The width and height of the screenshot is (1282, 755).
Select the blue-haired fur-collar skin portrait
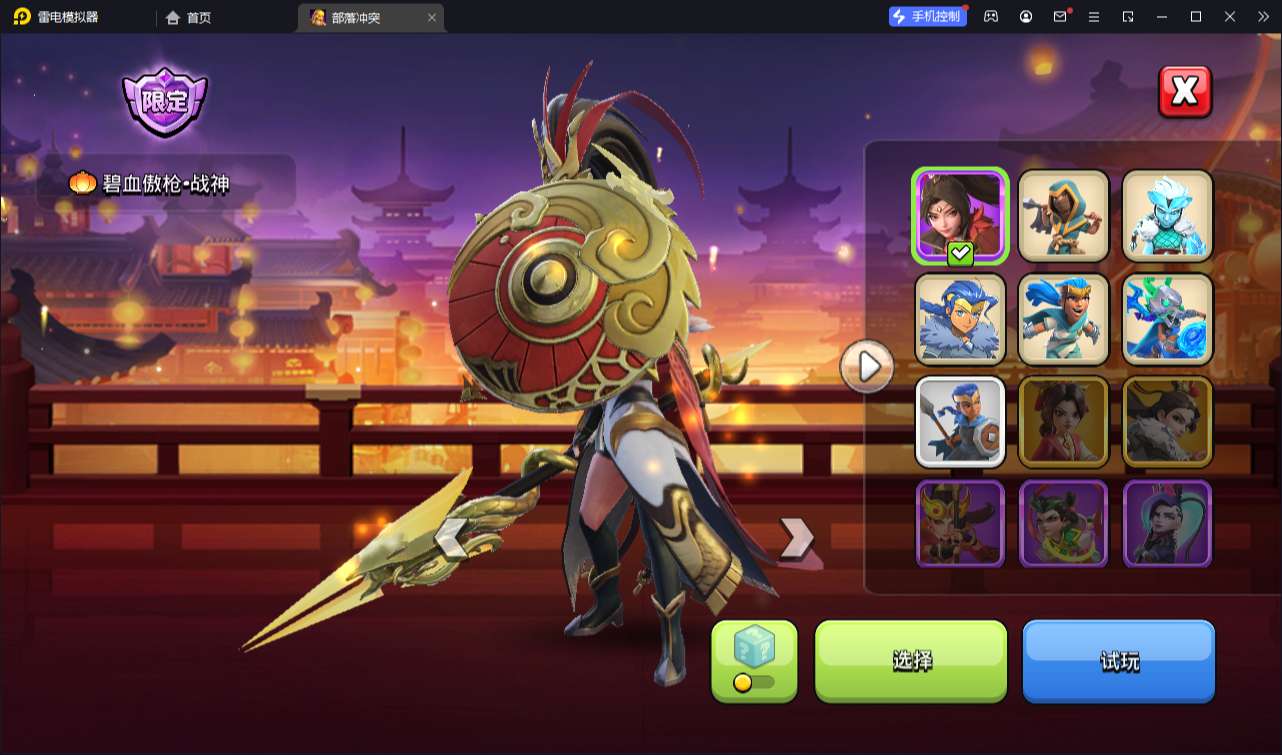coord(960,319)
